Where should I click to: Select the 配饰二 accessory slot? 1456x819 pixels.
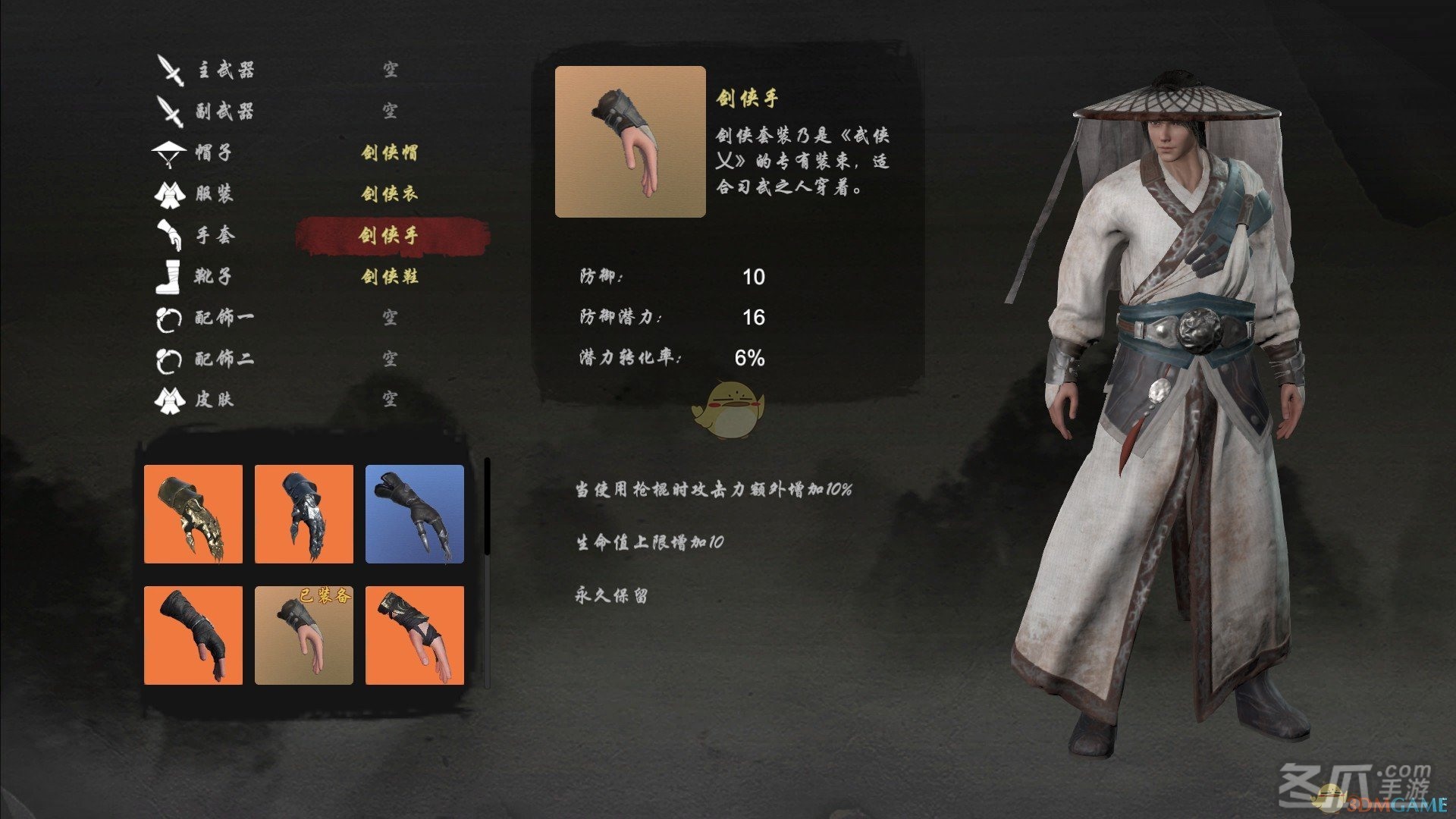[x=224, y=358]
